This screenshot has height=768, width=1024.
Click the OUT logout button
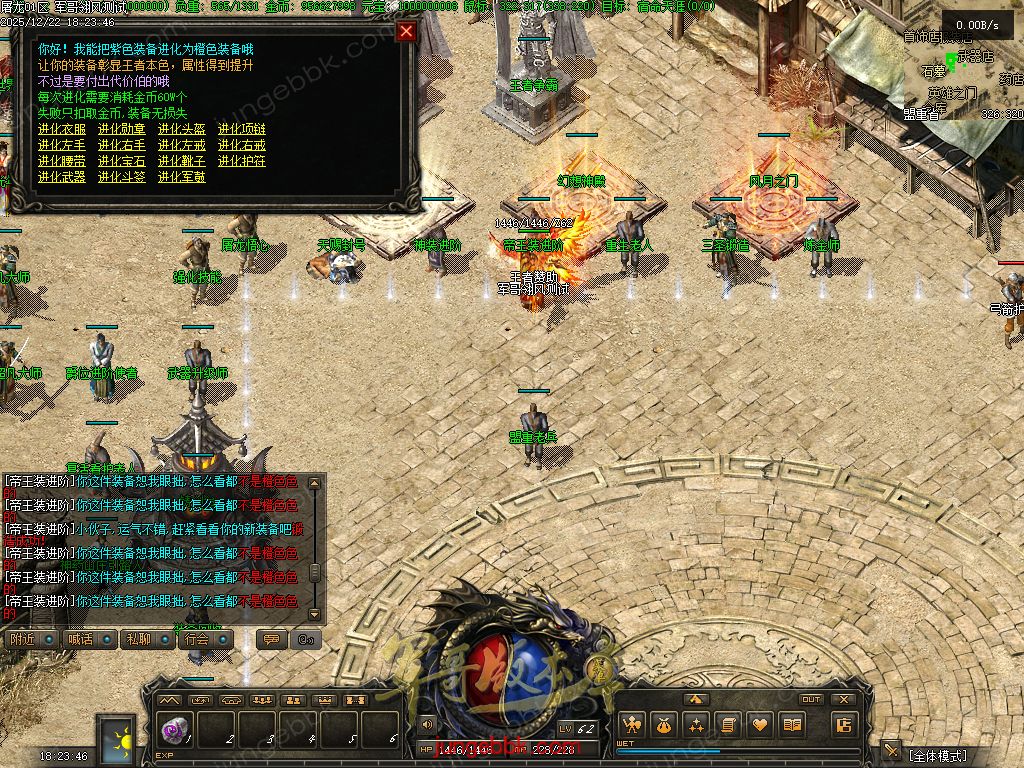coord(811,699)
